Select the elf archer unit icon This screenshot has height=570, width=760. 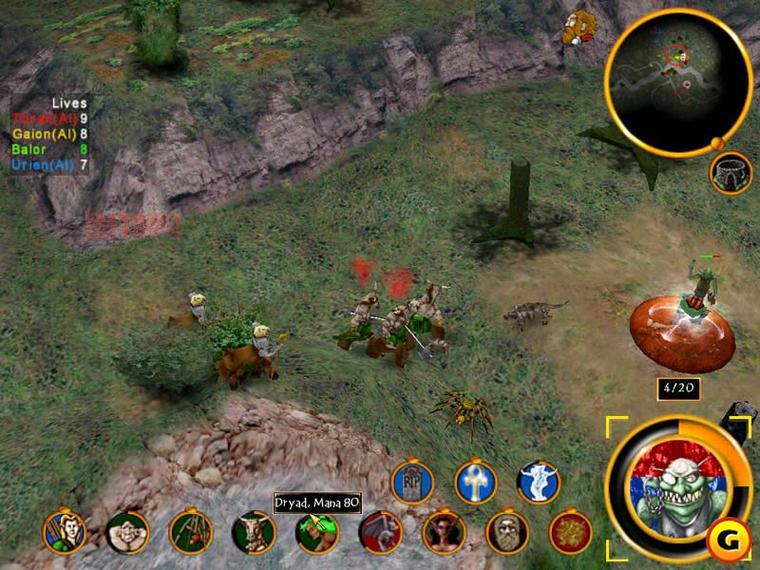[x=64, y=531]
